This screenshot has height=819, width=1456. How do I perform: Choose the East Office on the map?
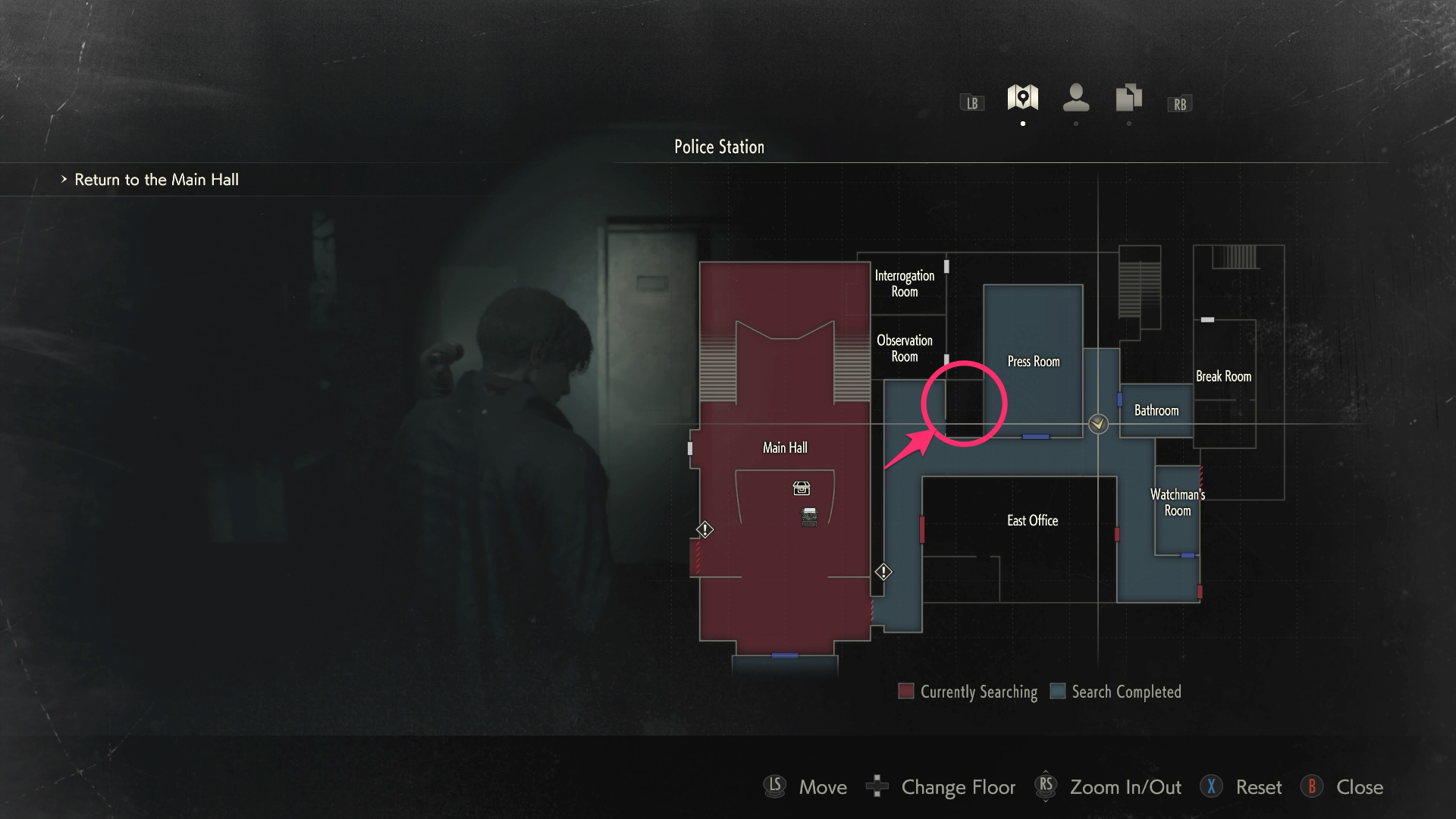(x=1032, y=521)
